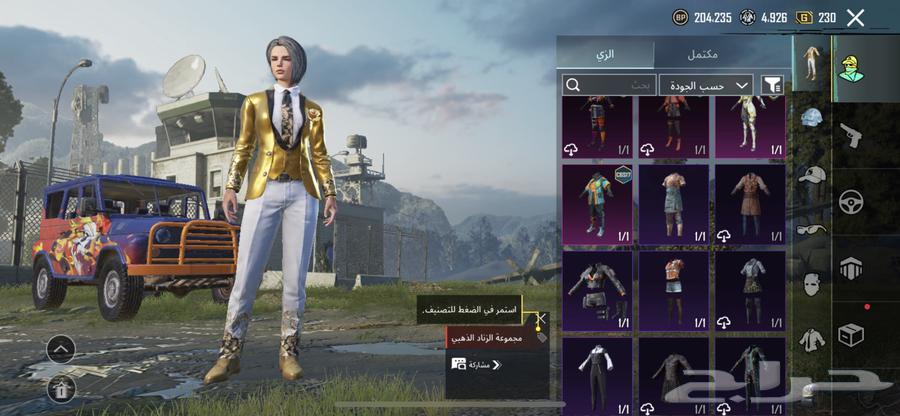
Task: Select the CBS17 yellow and blue outfit
Action: pyautogui.click(x=597, y=204)
